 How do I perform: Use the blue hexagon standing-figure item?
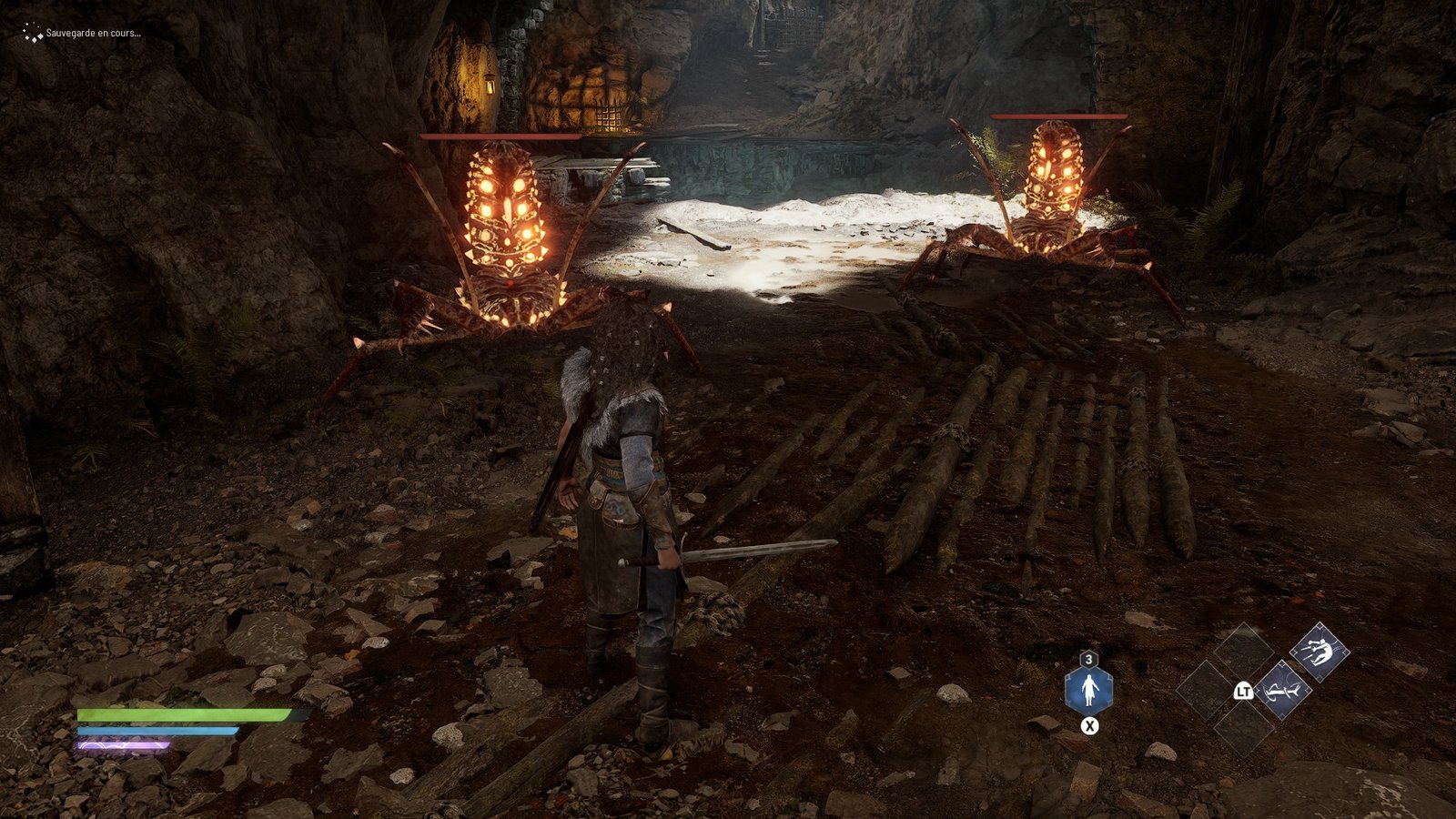[x=1088, y=692]
